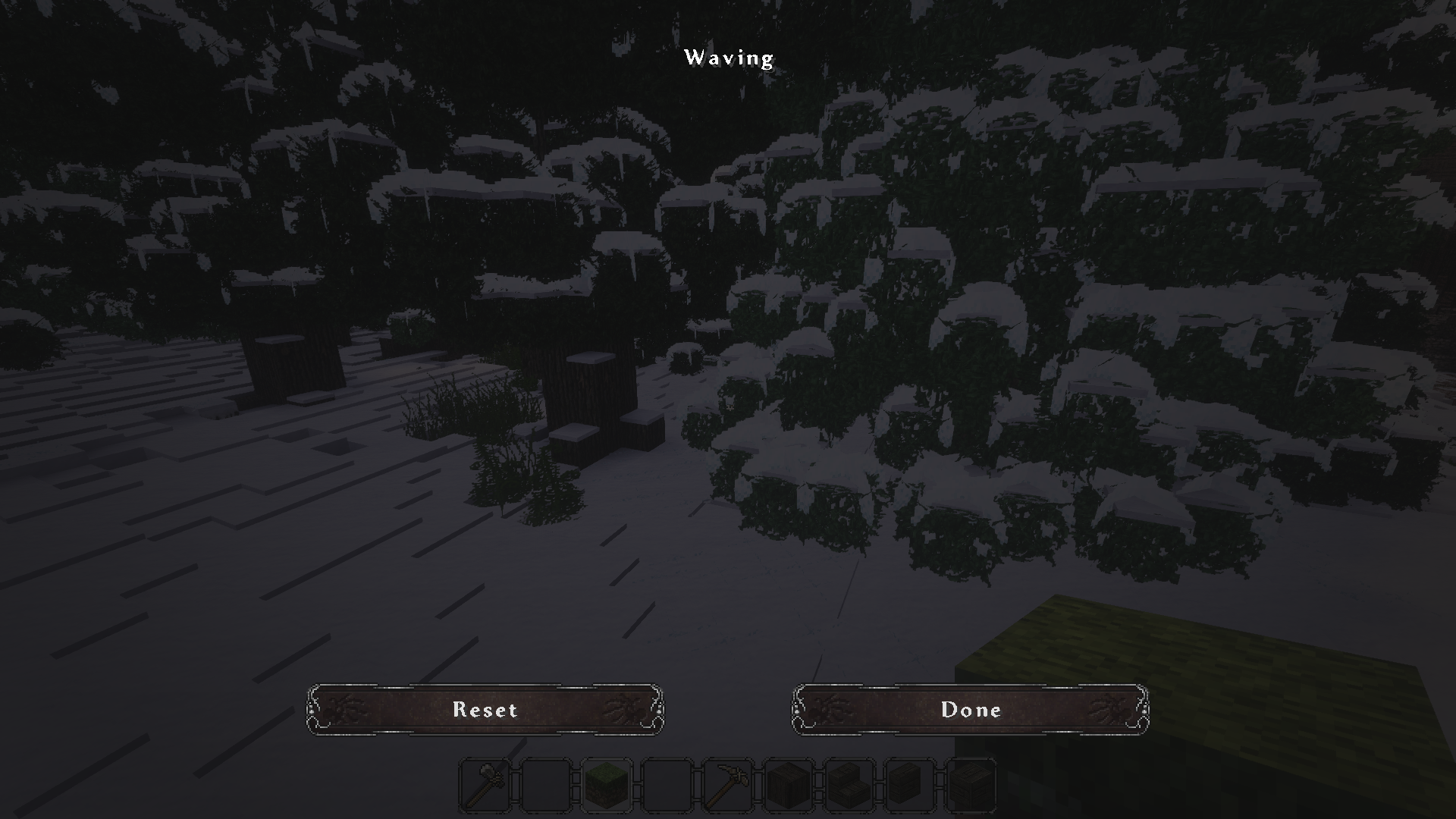Click the decorative frame around the Done button

(971, 686)
